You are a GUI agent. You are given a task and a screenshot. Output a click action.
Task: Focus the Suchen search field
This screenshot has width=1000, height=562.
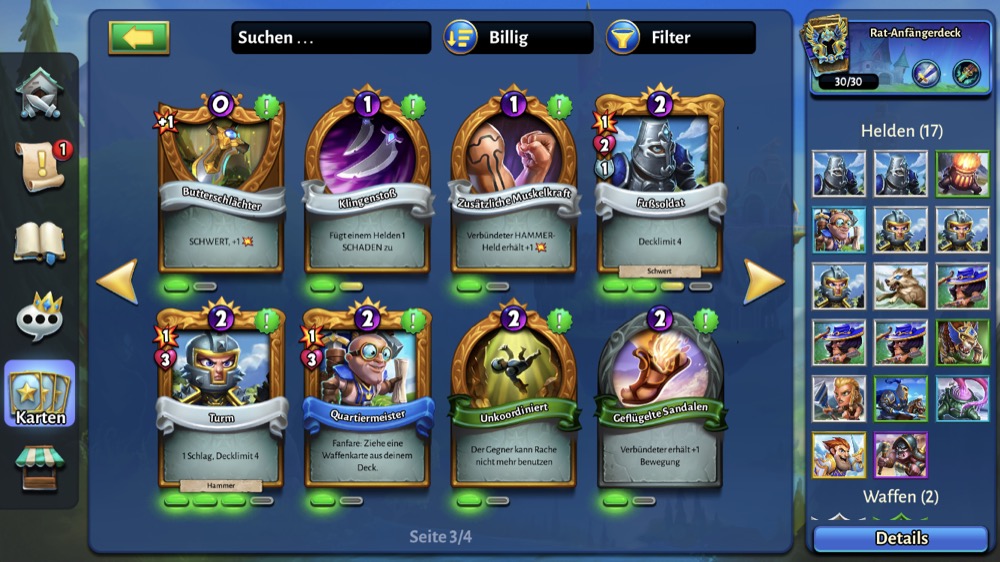point(330,38)
